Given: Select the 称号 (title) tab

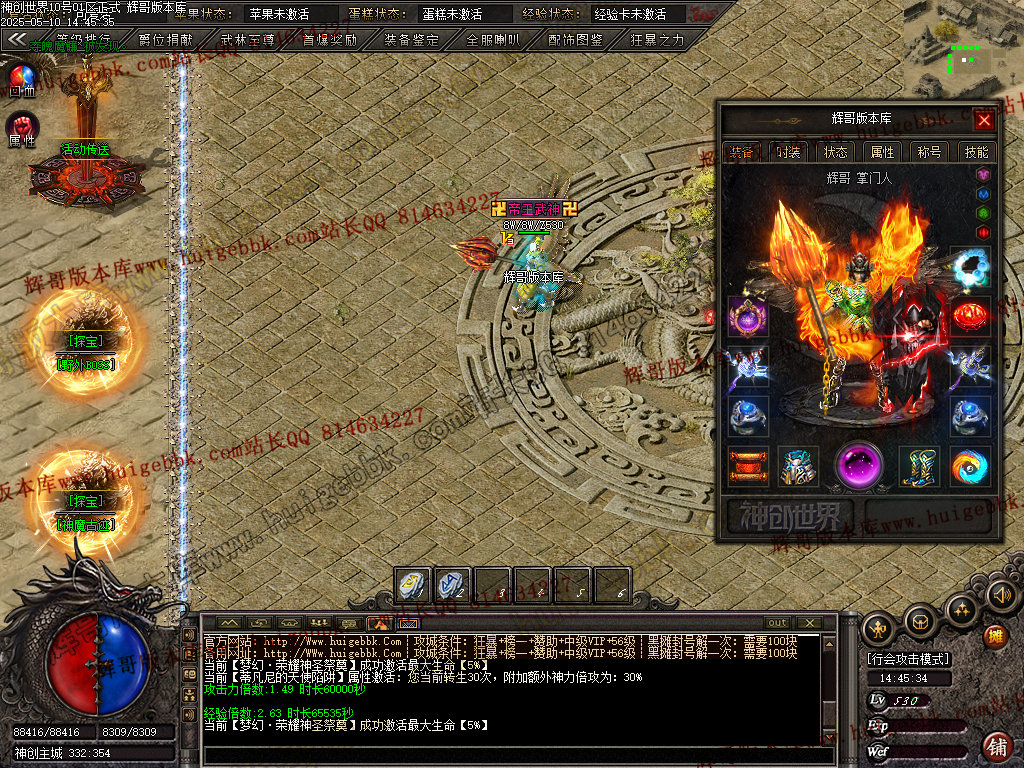Looking at the screenshot, I should click(x=929, y=152).
